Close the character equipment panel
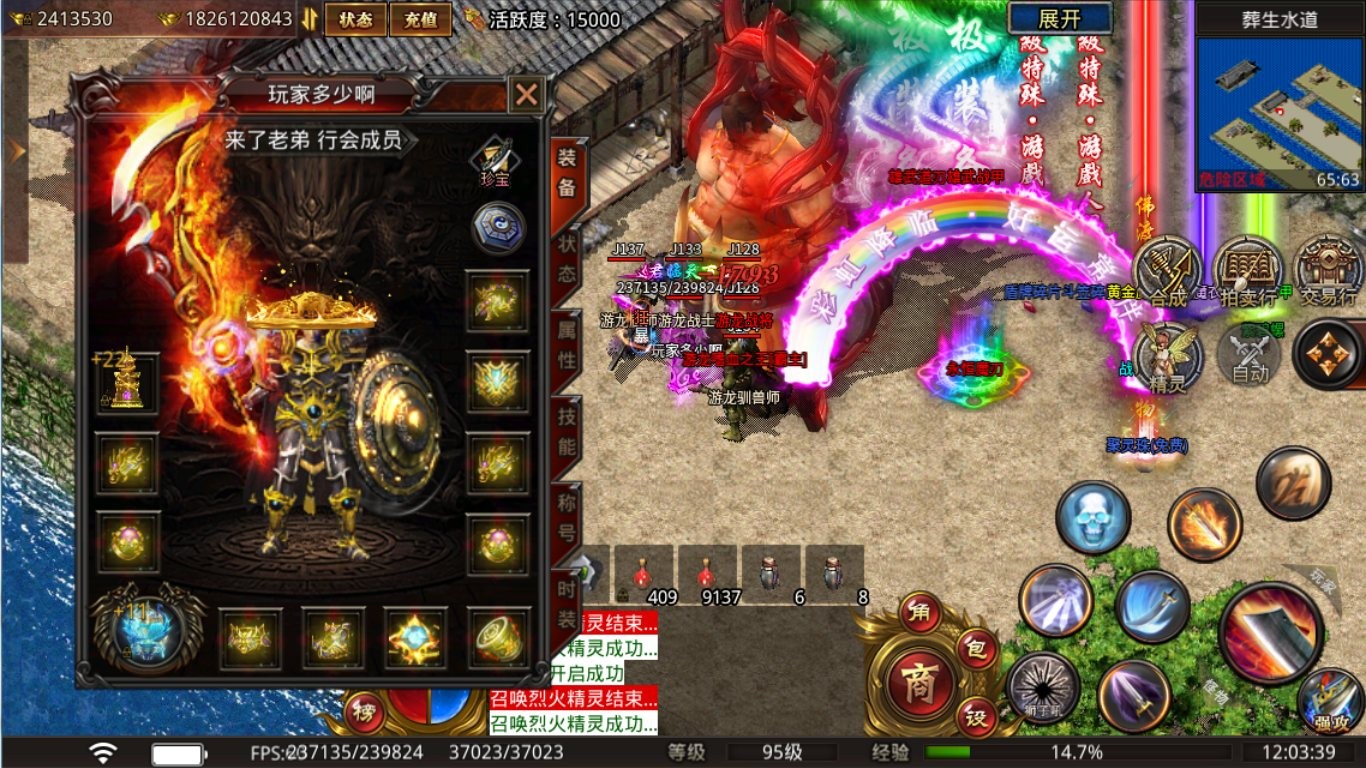 click(x=526, y=95)
